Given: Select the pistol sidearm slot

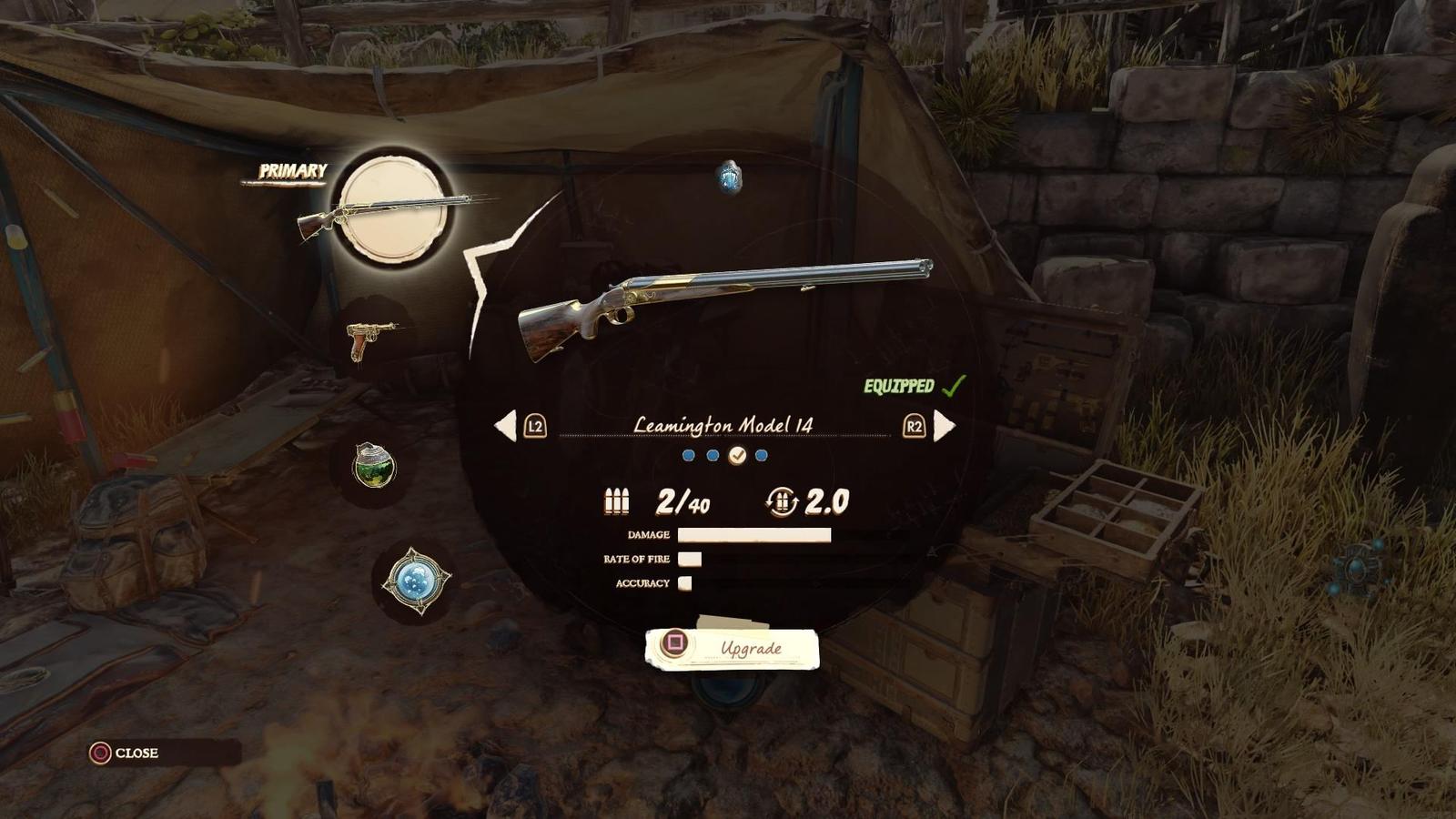Looking at the screenshot, I should (371, 339).
